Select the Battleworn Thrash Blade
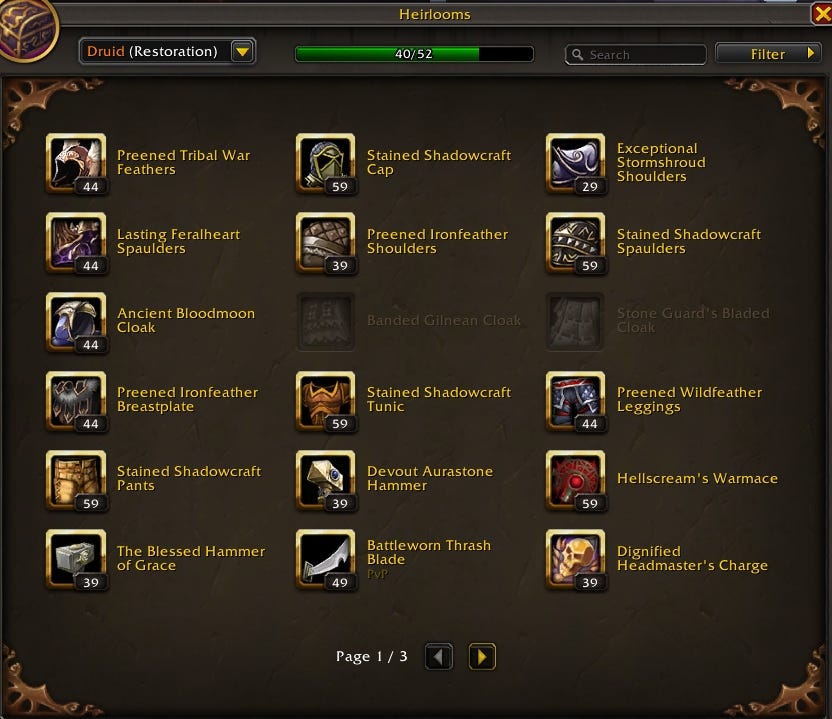 tap(326, 558)
